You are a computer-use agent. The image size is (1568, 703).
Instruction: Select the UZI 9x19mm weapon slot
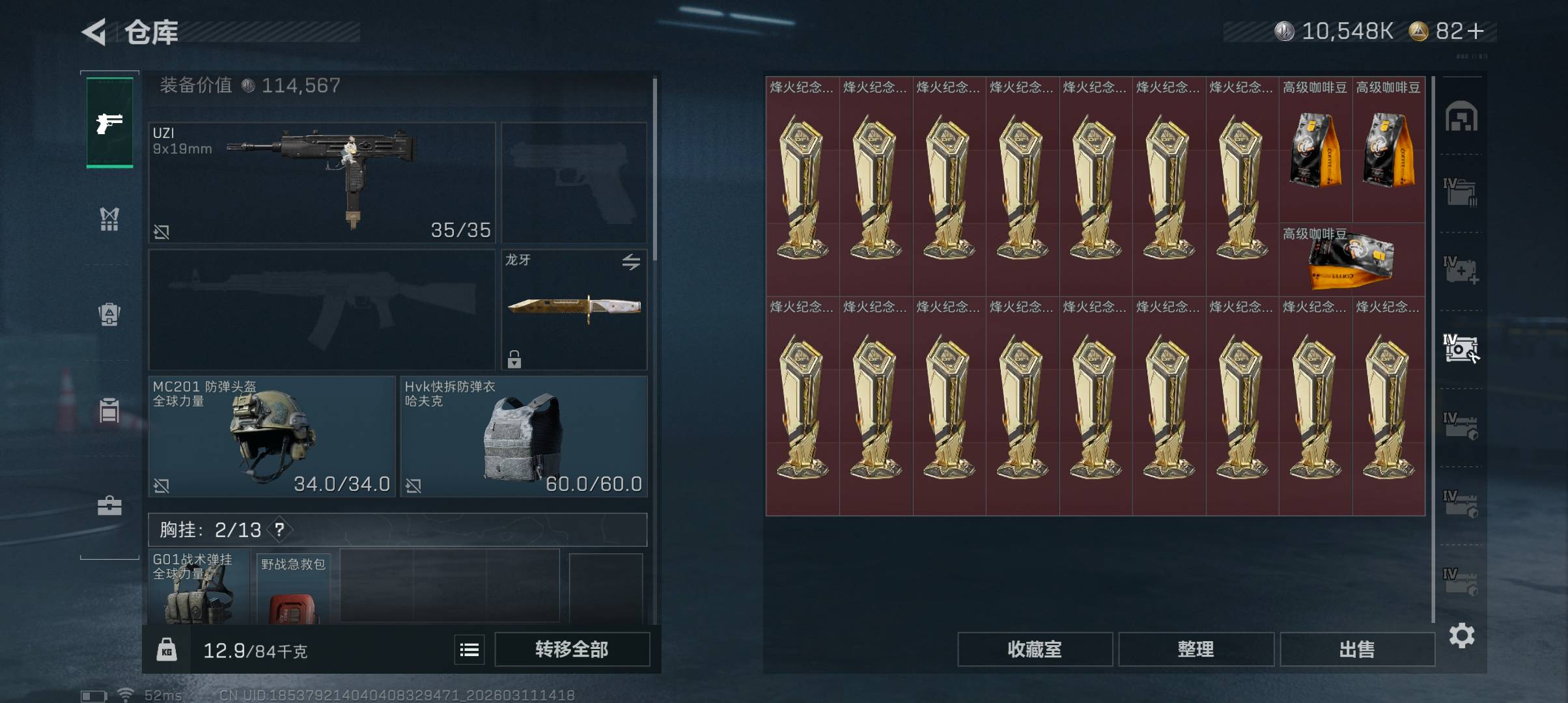click(322, 182)
